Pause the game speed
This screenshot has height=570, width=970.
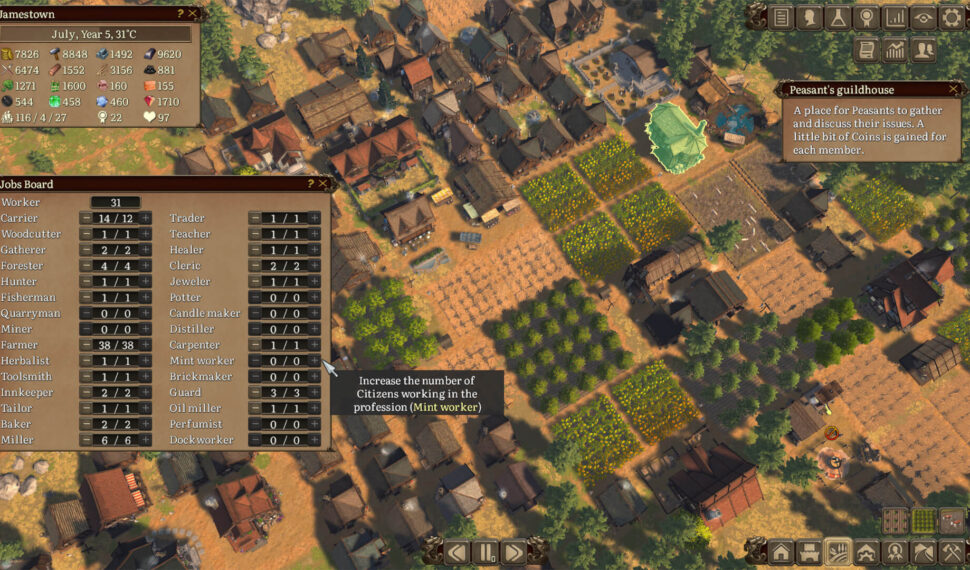(x=486, y=552)
